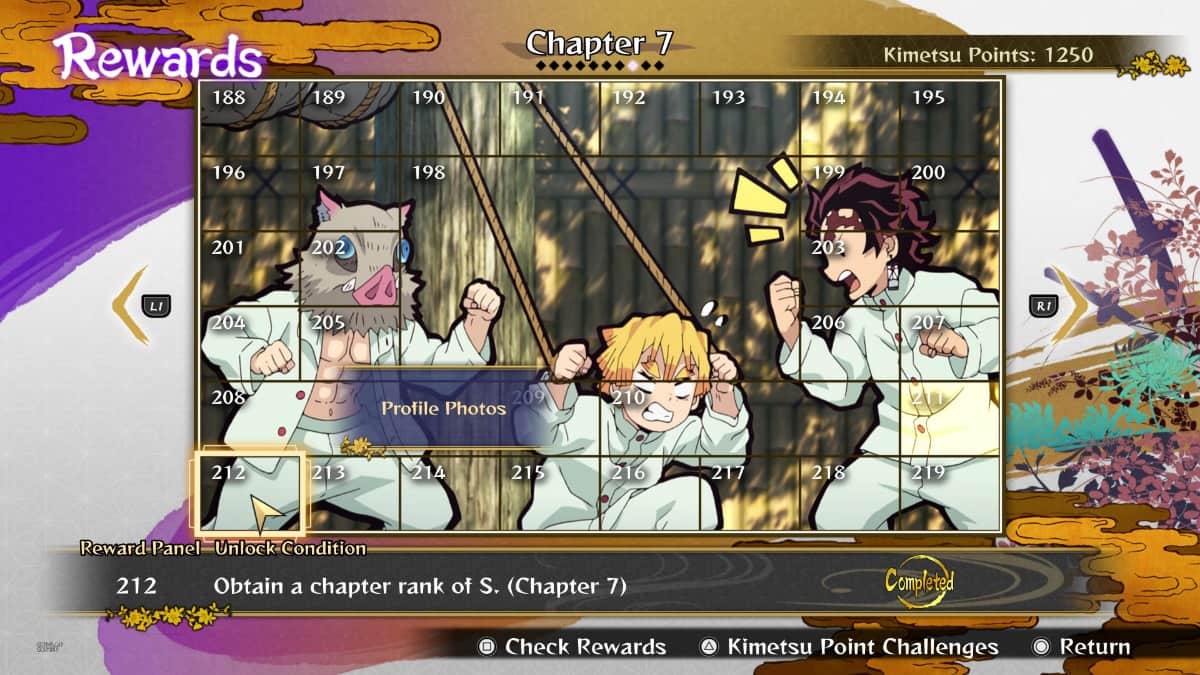Open Check Rewards
Screen dimensions: 1200x675
(x=573, y=647)
